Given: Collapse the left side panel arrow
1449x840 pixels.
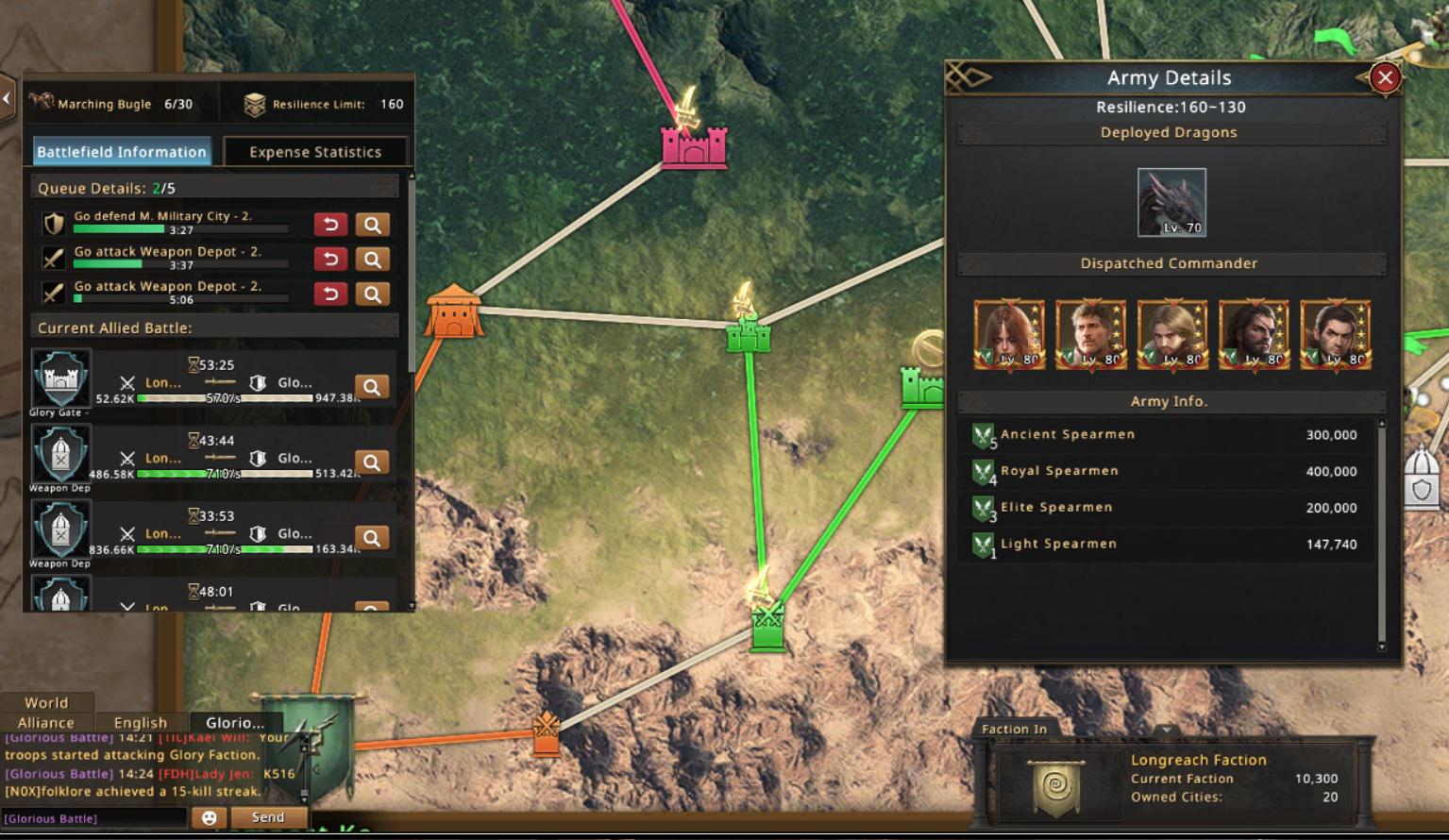Looking at the screenshot, I should 8,97.
